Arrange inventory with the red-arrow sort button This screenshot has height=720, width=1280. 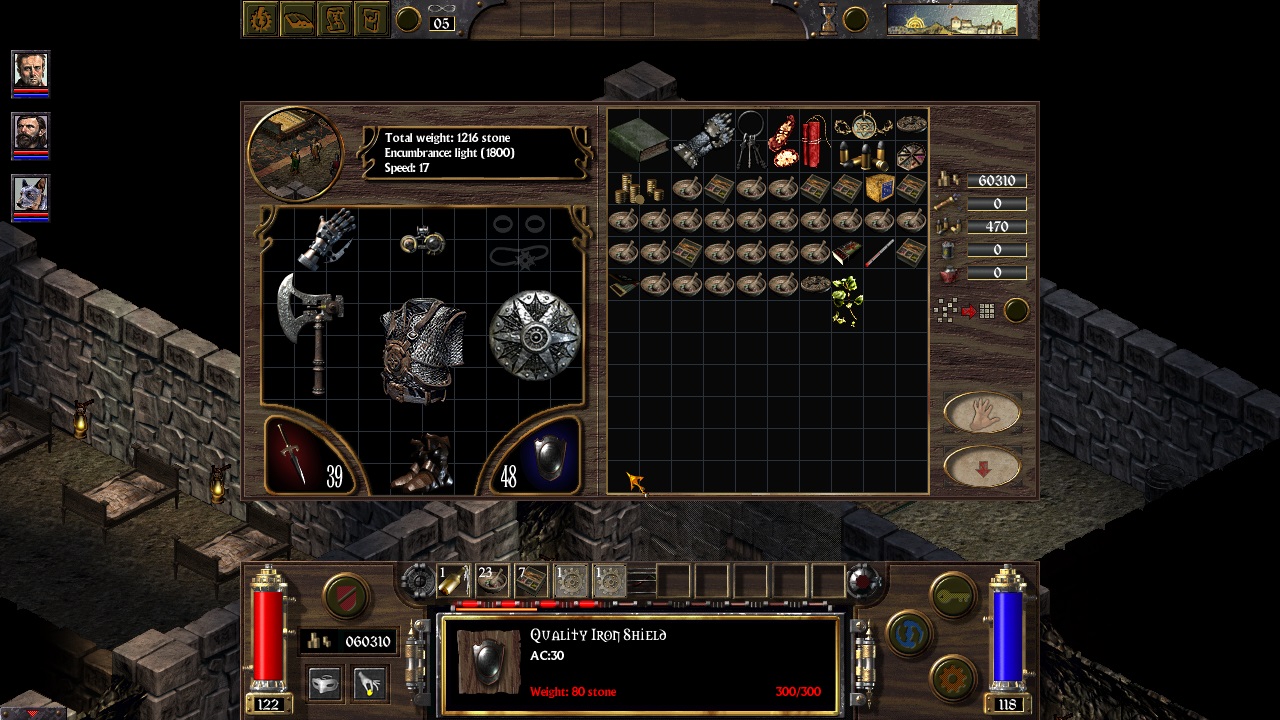point(967,311)
